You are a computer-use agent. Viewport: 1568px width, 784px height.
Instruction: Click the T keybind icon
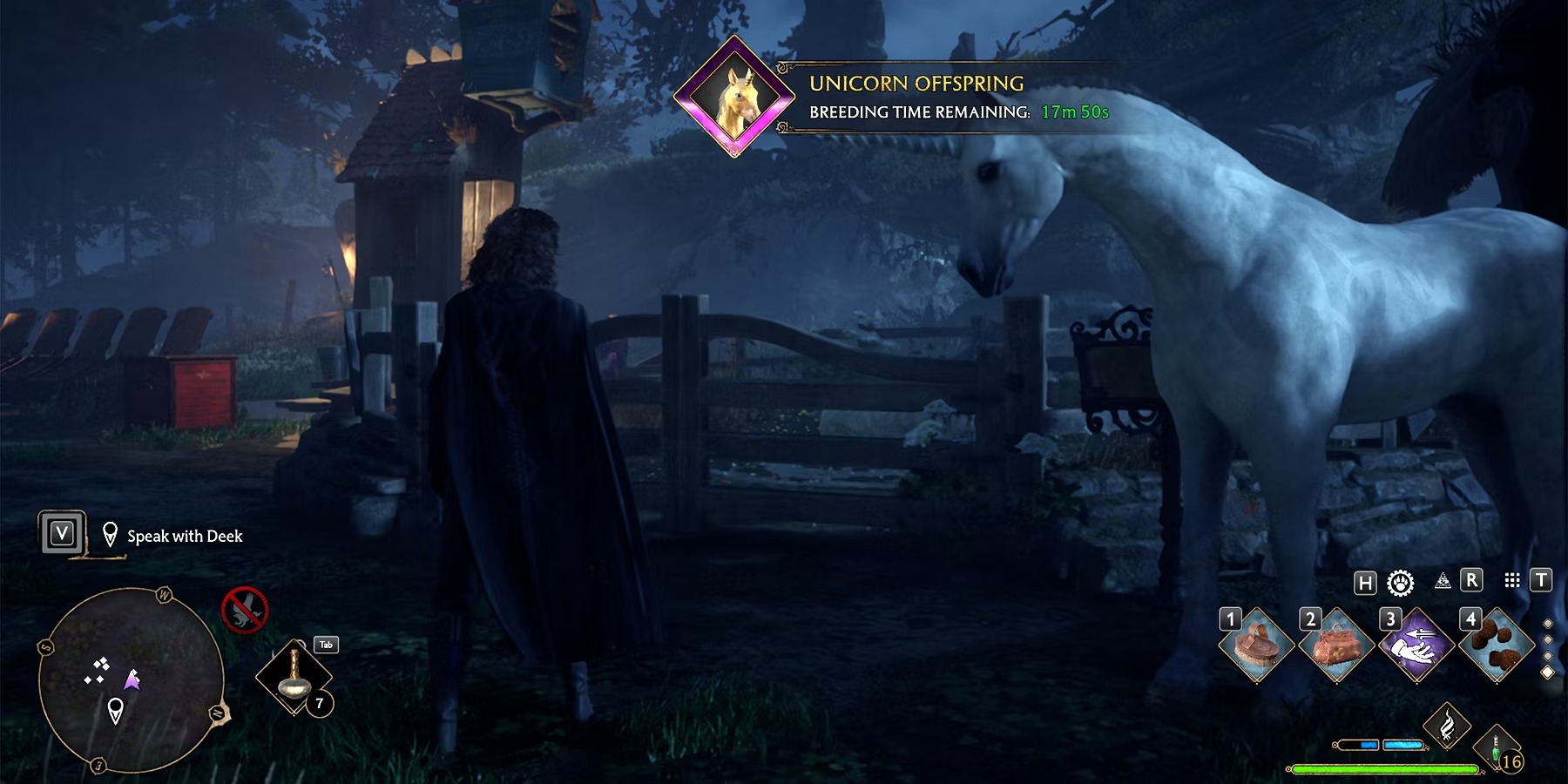(1540, 583)
